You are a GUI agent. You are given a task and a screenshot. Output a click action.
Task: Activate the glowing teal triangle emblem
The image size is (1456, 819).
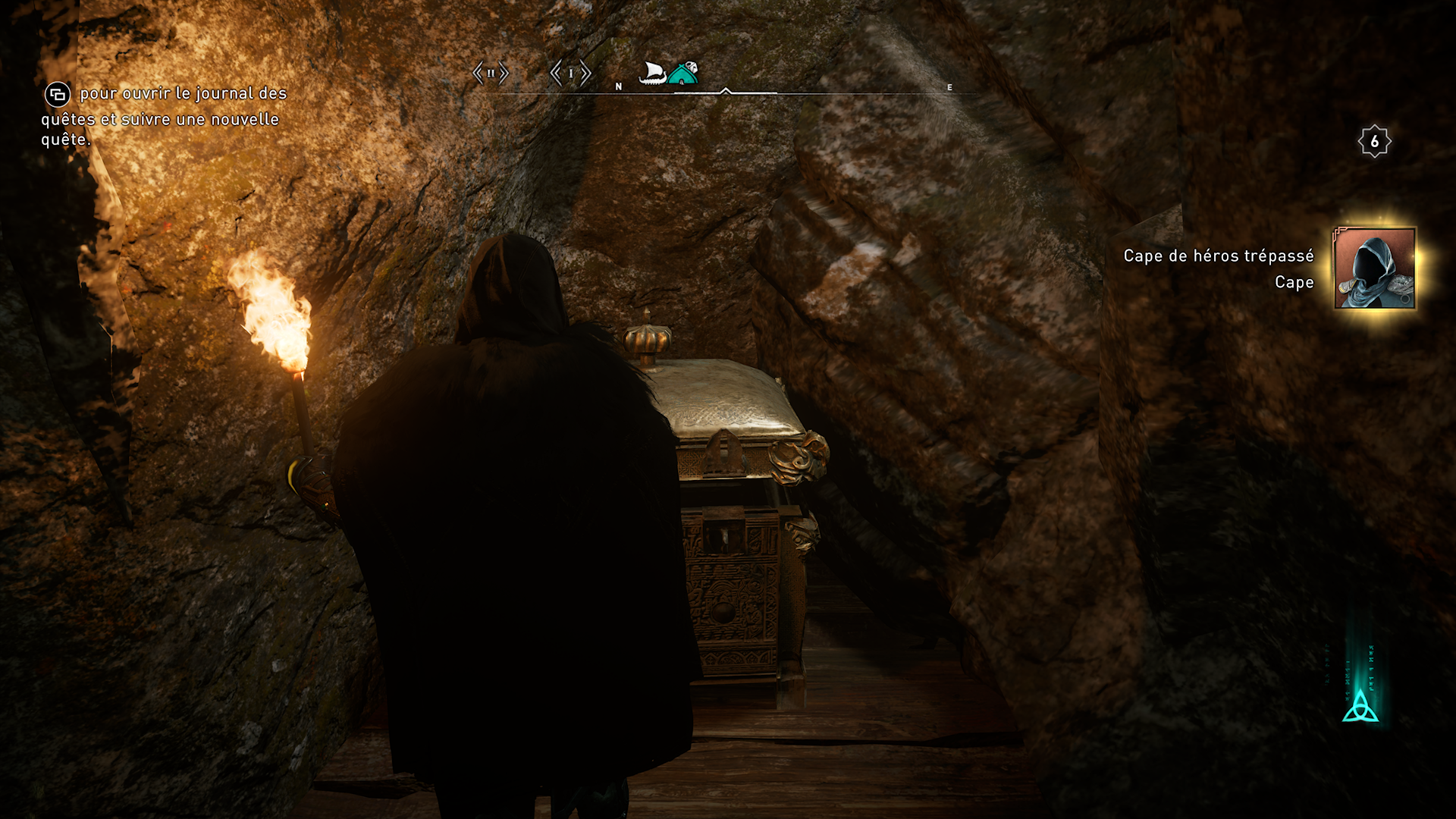(1360, 706)
